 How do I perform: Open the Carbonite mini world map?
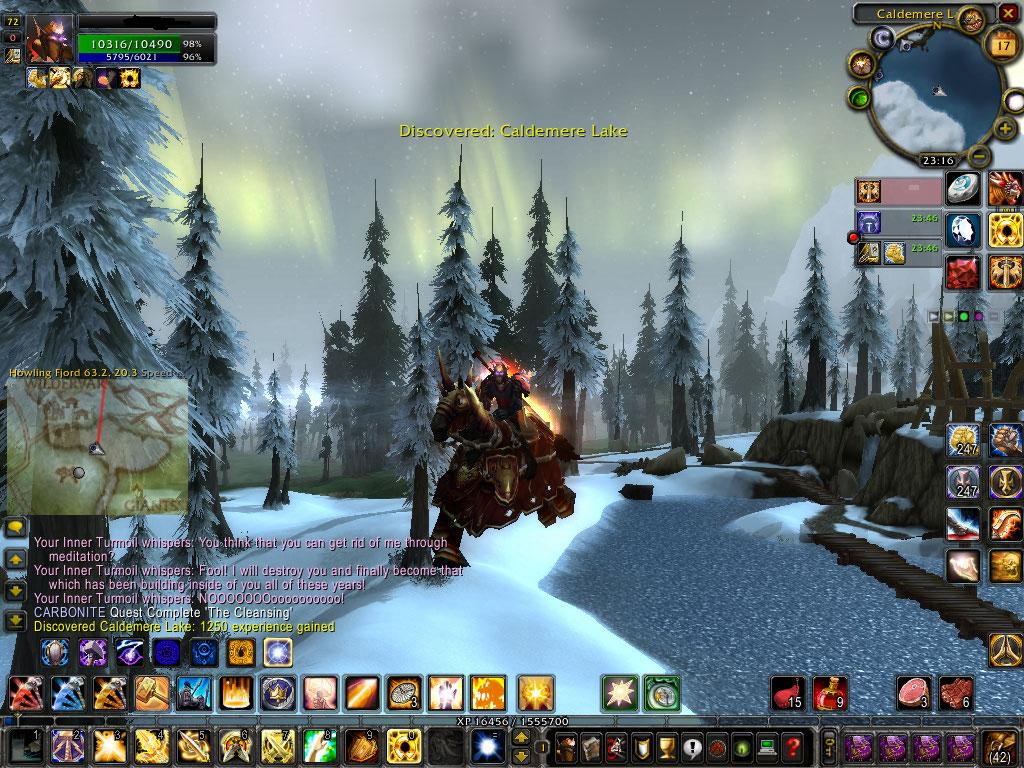[x=97, y=445]
